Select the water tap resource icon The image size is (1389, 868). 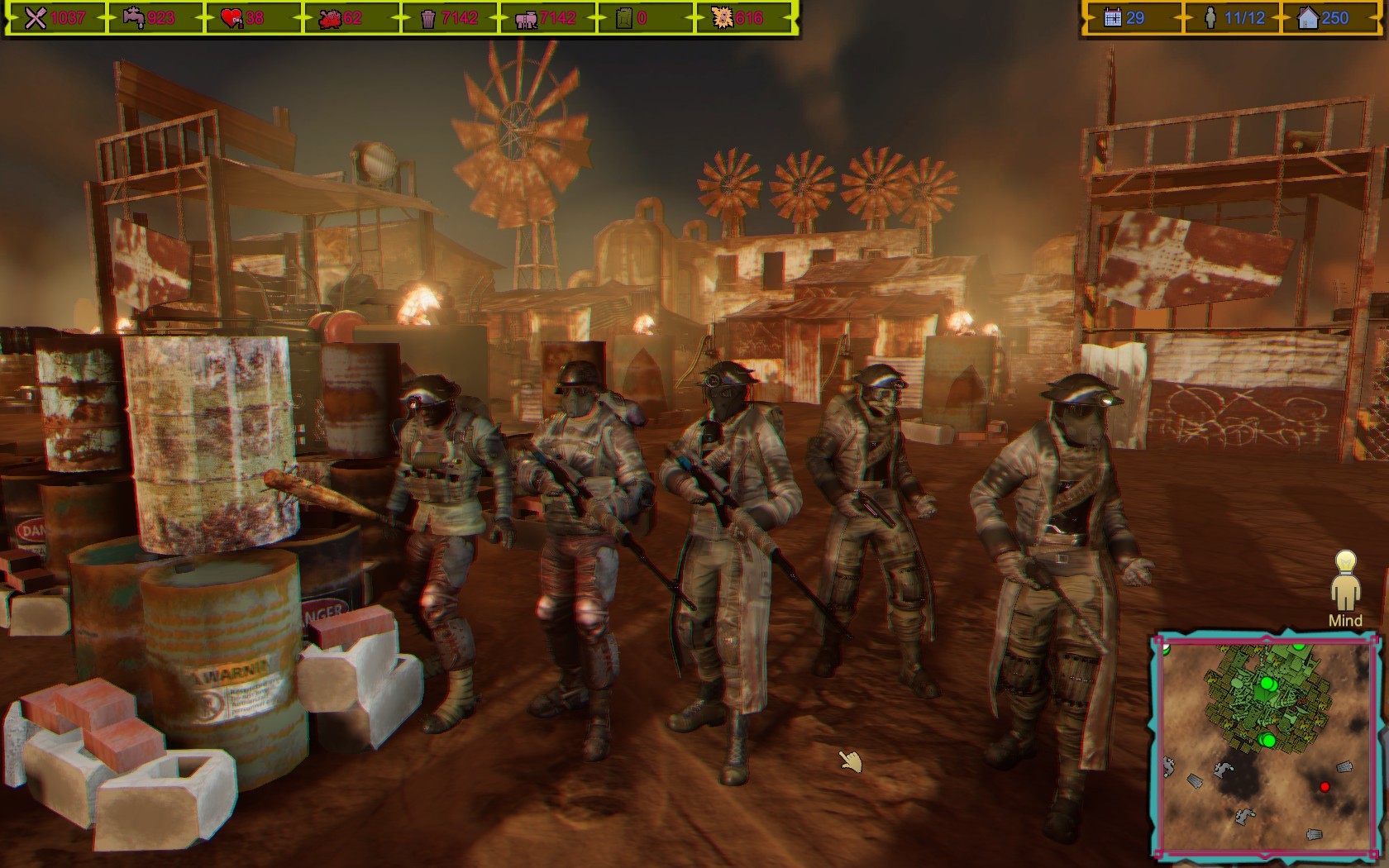[132, 17]
